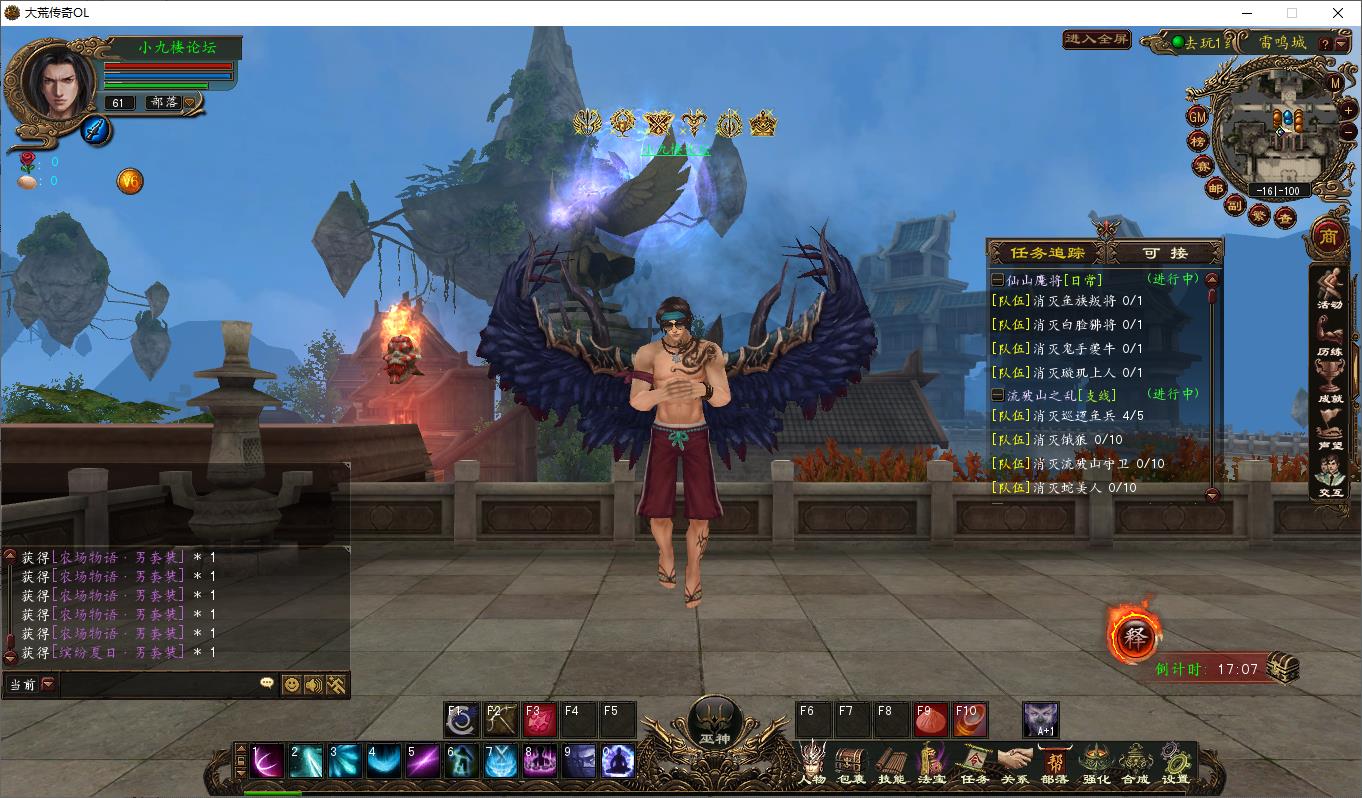Screen dimensions: 1362x798
Task: Click the 去玩1 button at top right
Action: tap(1201, 42)
